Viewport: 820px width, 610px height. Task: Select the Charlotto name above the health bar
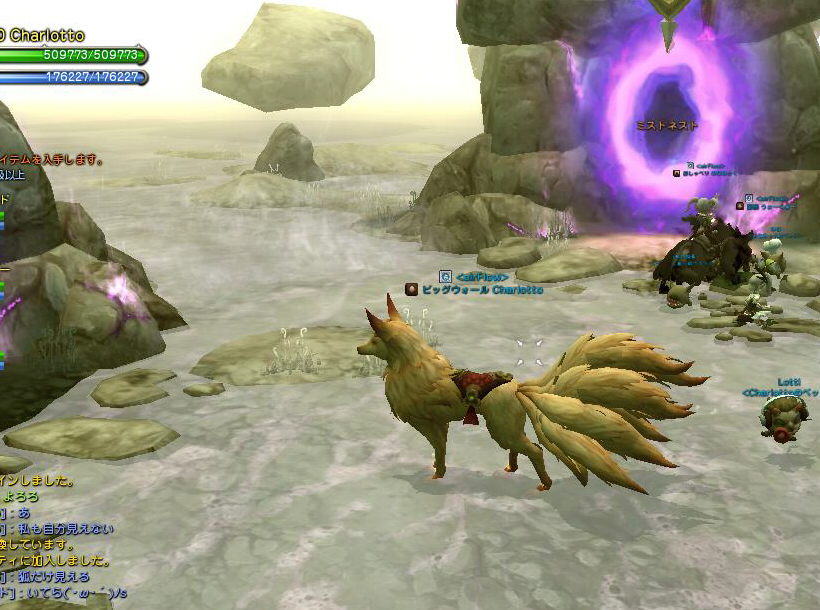point(46,36)
